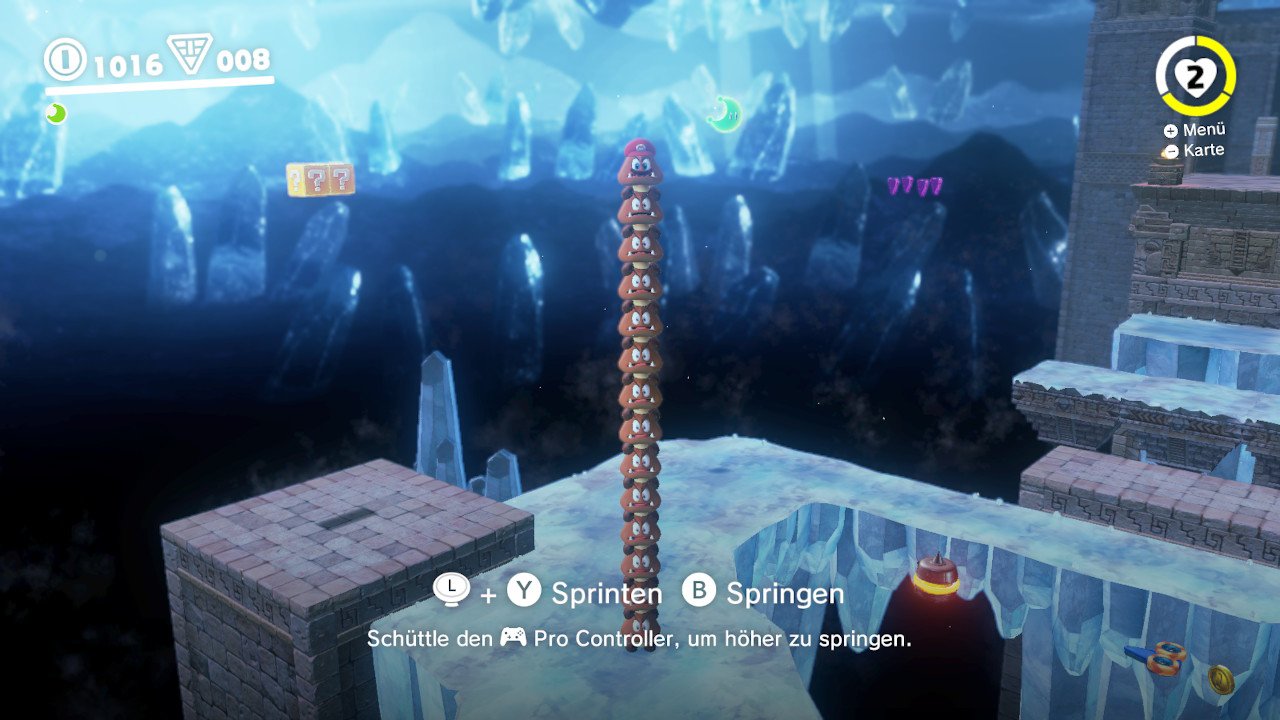Screen dimensions: 1280x720
Task: Select the green power moon tracker icon
Action: (x=56, y=113)
